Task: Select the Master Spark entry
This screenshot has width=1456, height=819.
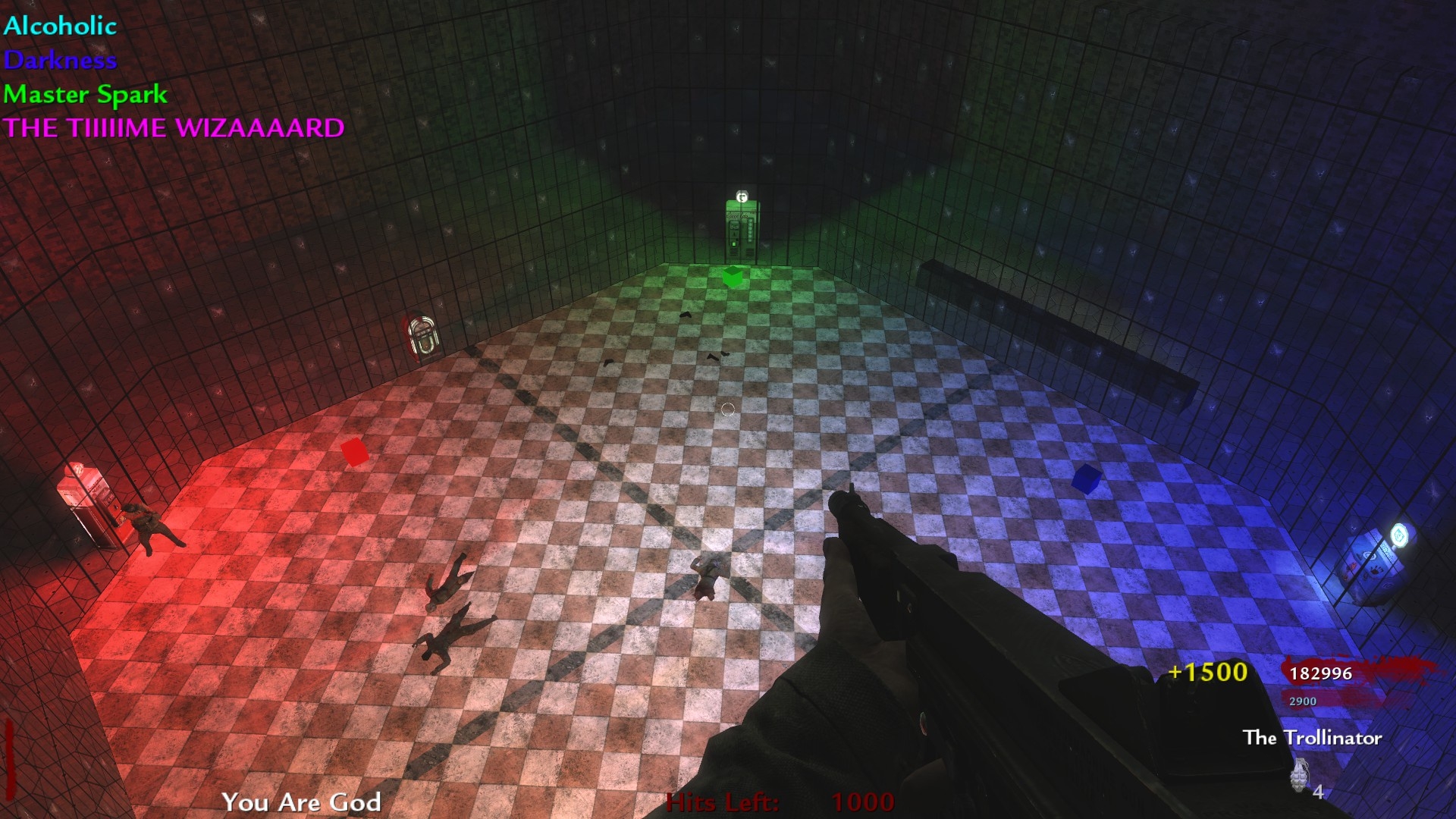Action: 85,94
